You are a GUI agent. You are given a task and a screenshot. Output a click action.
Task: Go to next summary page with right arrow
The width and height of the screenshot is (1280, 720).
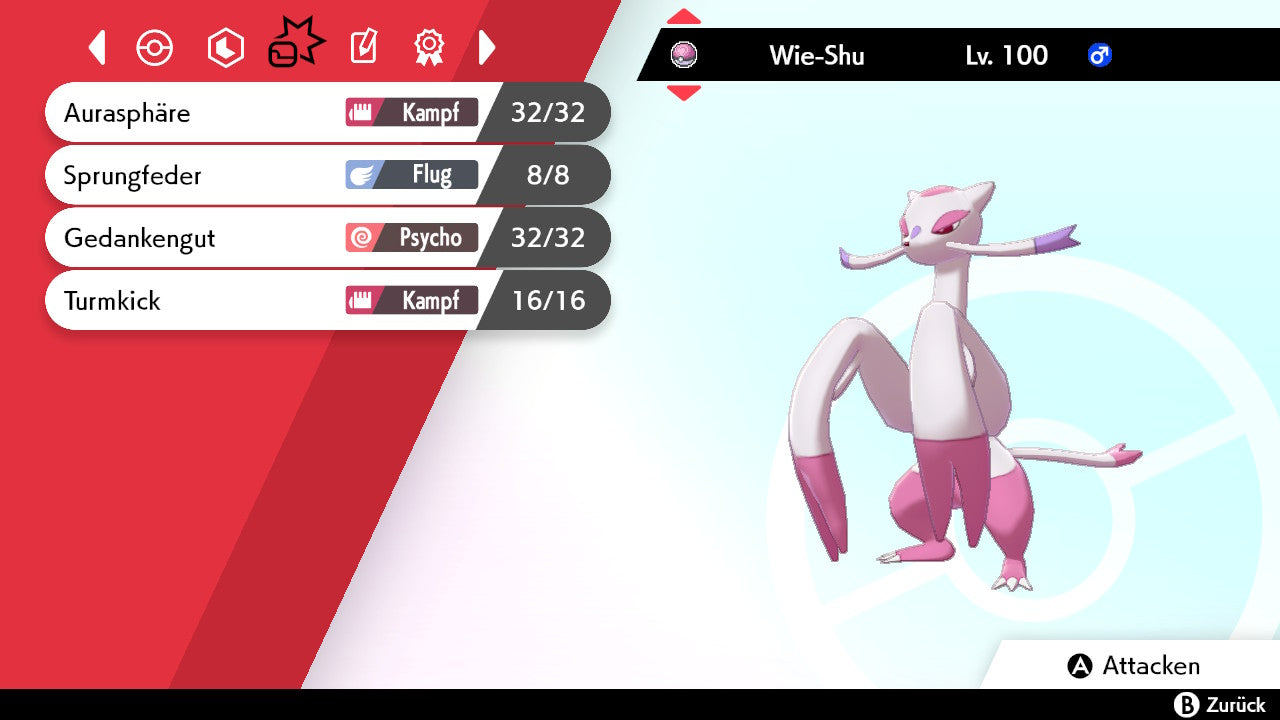pyautogui.click(x=487, y=47)
